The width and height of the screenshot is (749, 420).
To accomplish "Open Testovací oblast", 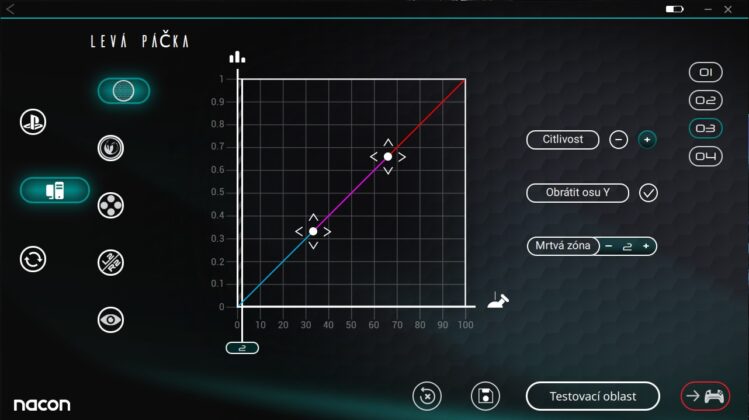I will click(593, 395).
